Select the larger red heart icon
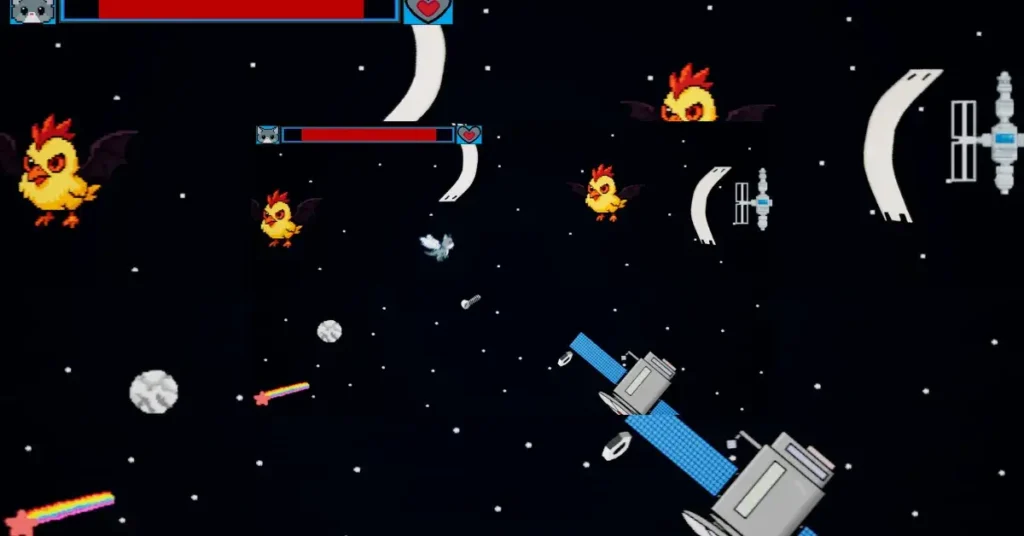Image resolution: width=1024 pixels, height=536 pixels. pos(428,11)
